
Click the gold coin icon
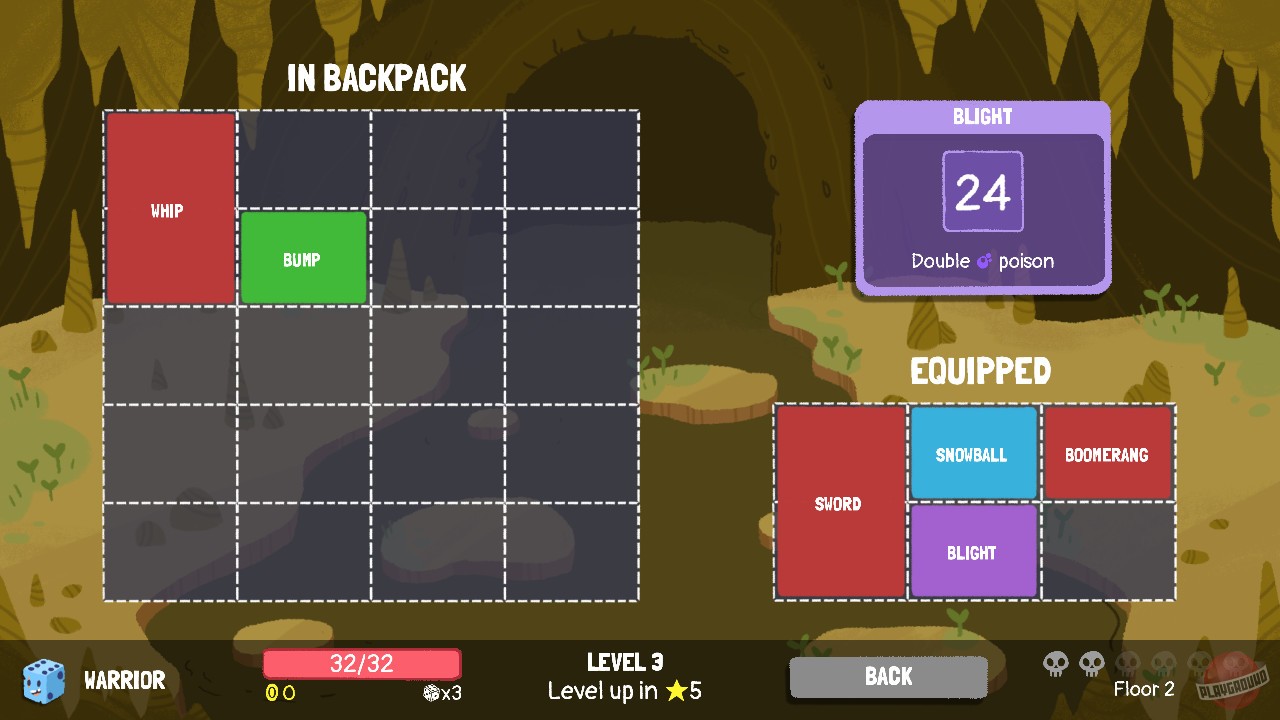click(x=271, y=693)
